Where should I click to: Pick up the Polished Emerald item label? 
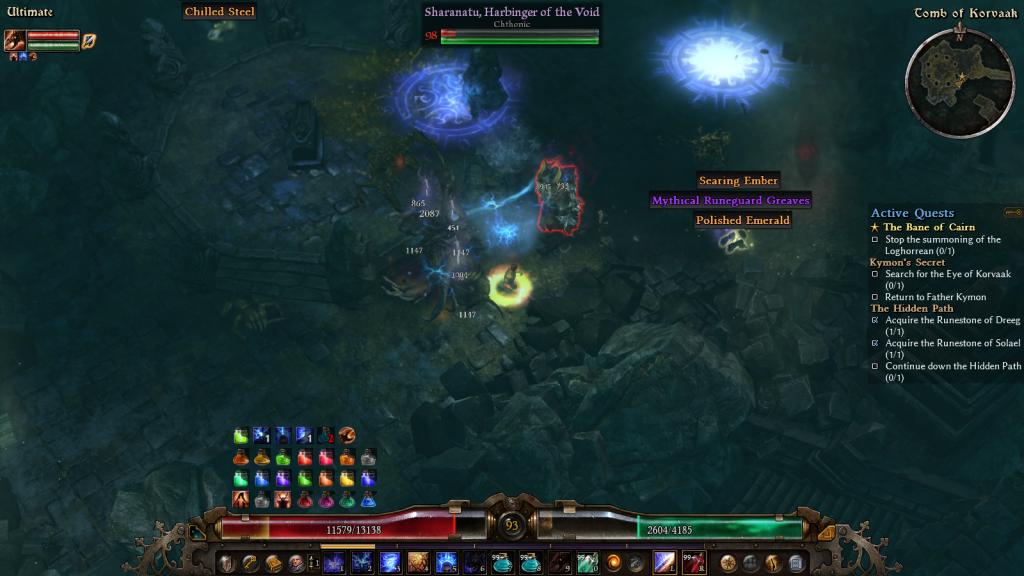[x=743, y=220]
